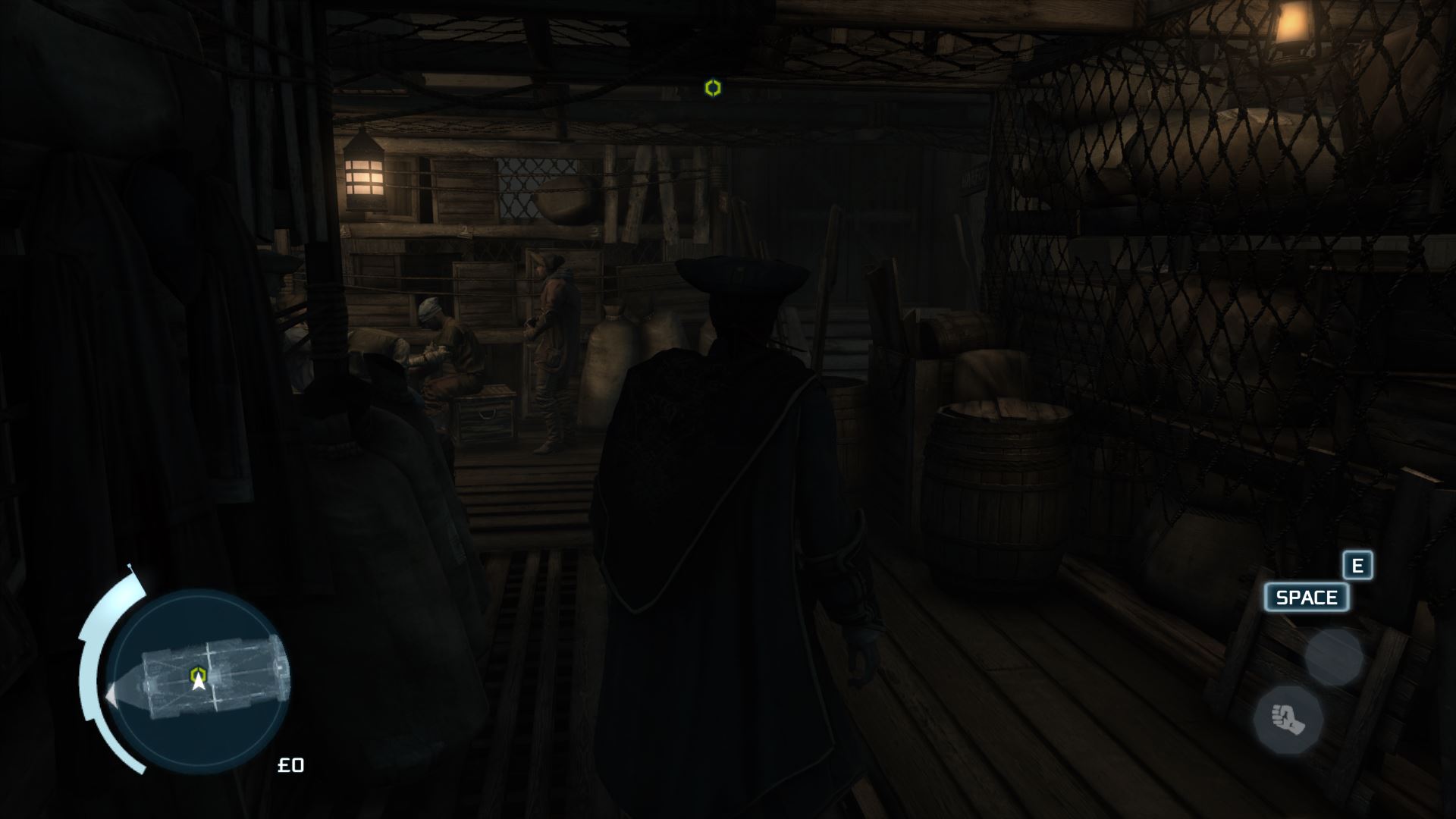Viewport: 1456px width, 819px height.
Task: Click the ship minimap
Action: tap(199, 680)
